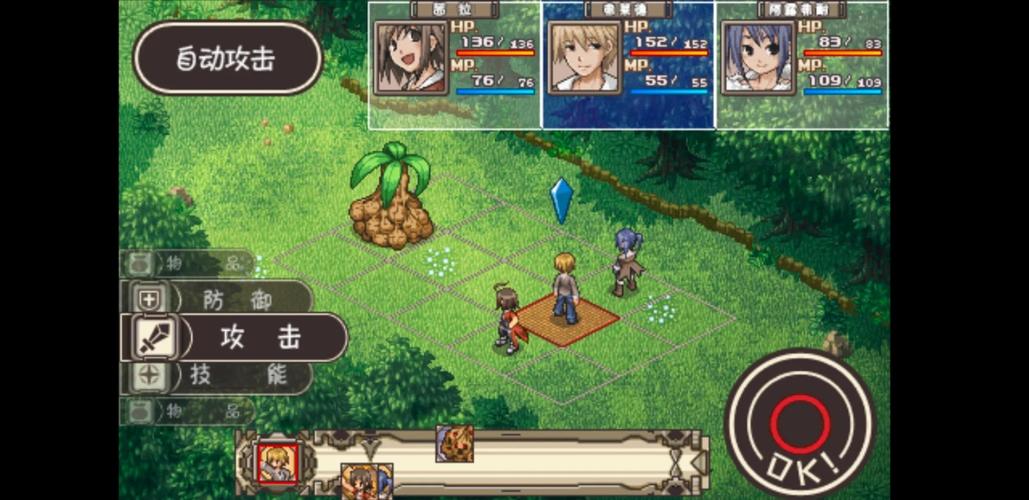Image resolution: width=1029 pixels, height=500 pixels.
Task: Confirm with the red OK! button
Action: 799,424
